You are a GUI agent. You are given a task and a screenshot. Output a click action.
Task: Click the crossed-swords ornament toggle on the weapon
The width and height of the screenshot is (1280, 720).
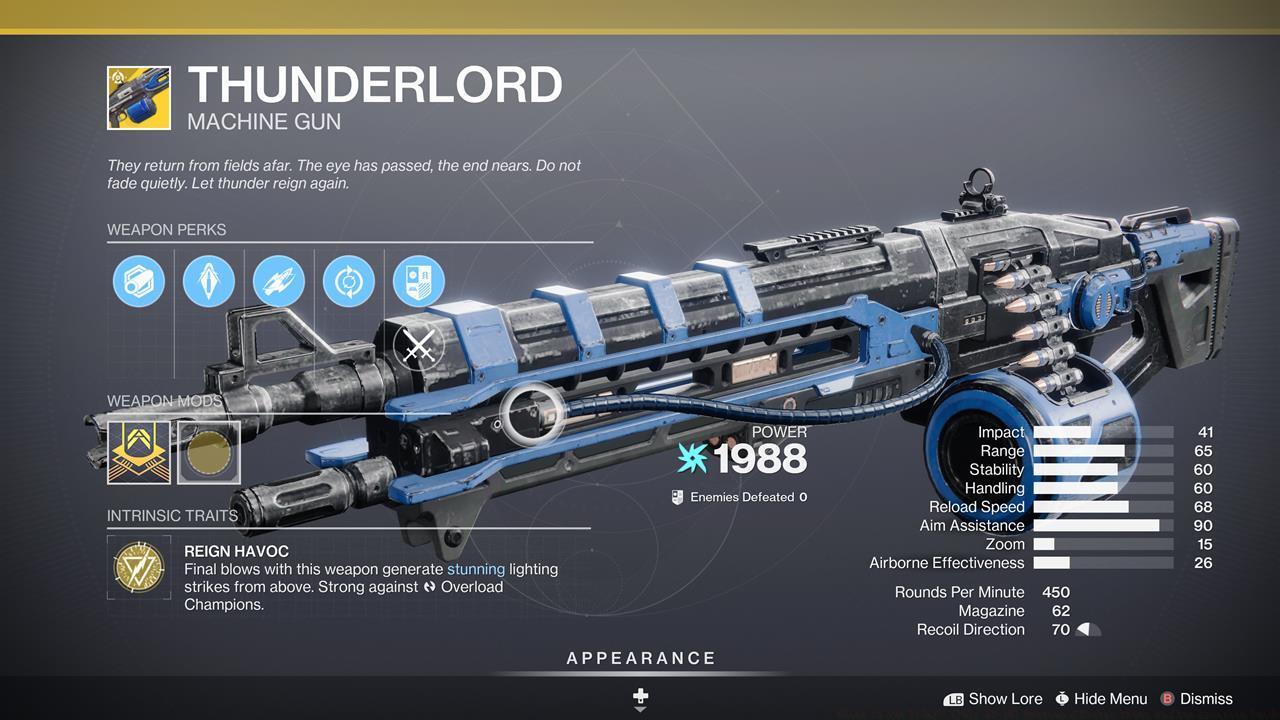417,347
